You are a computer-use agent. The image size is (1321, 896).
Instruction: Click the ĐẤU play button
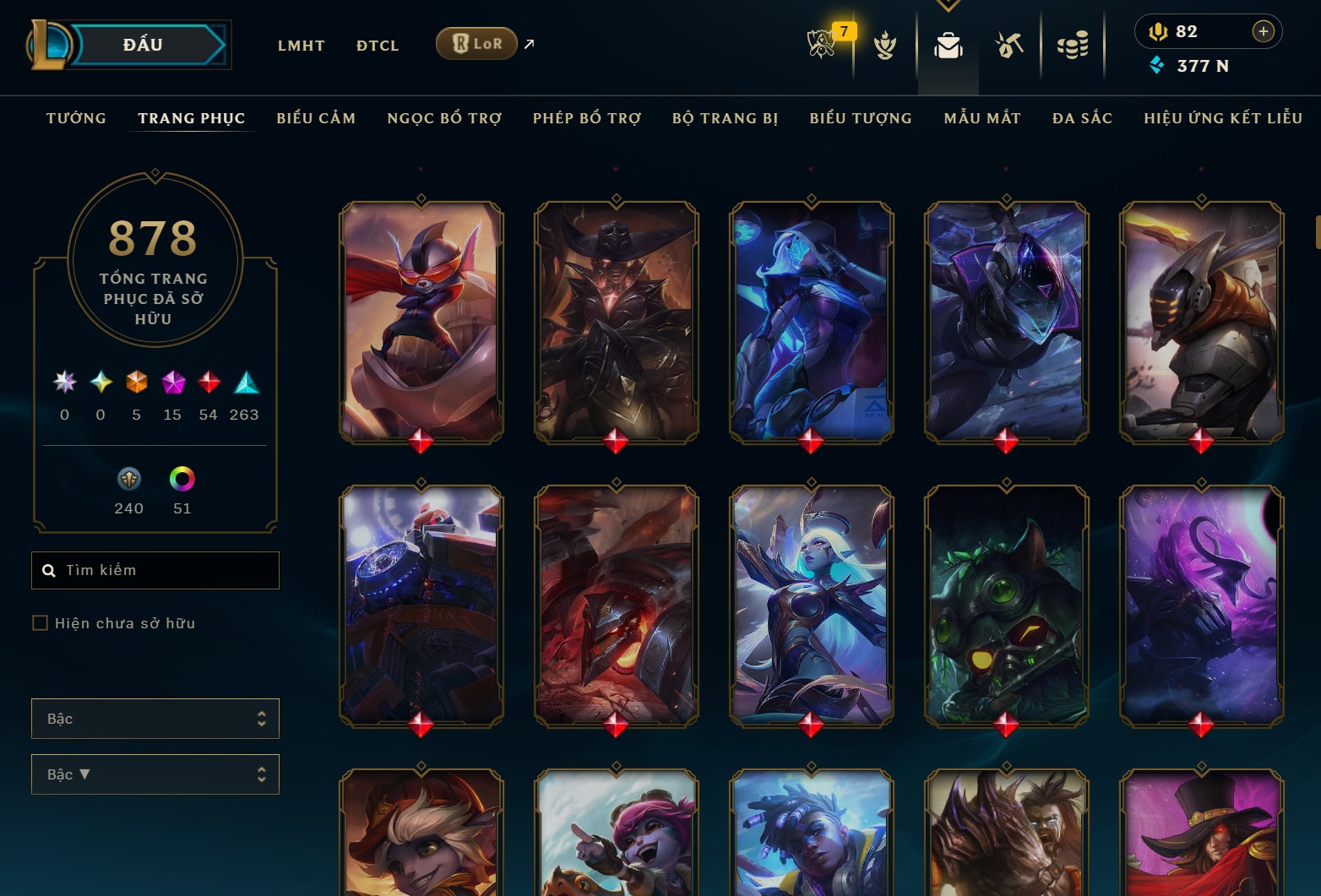pyautogui.click(x=142, y=44)
